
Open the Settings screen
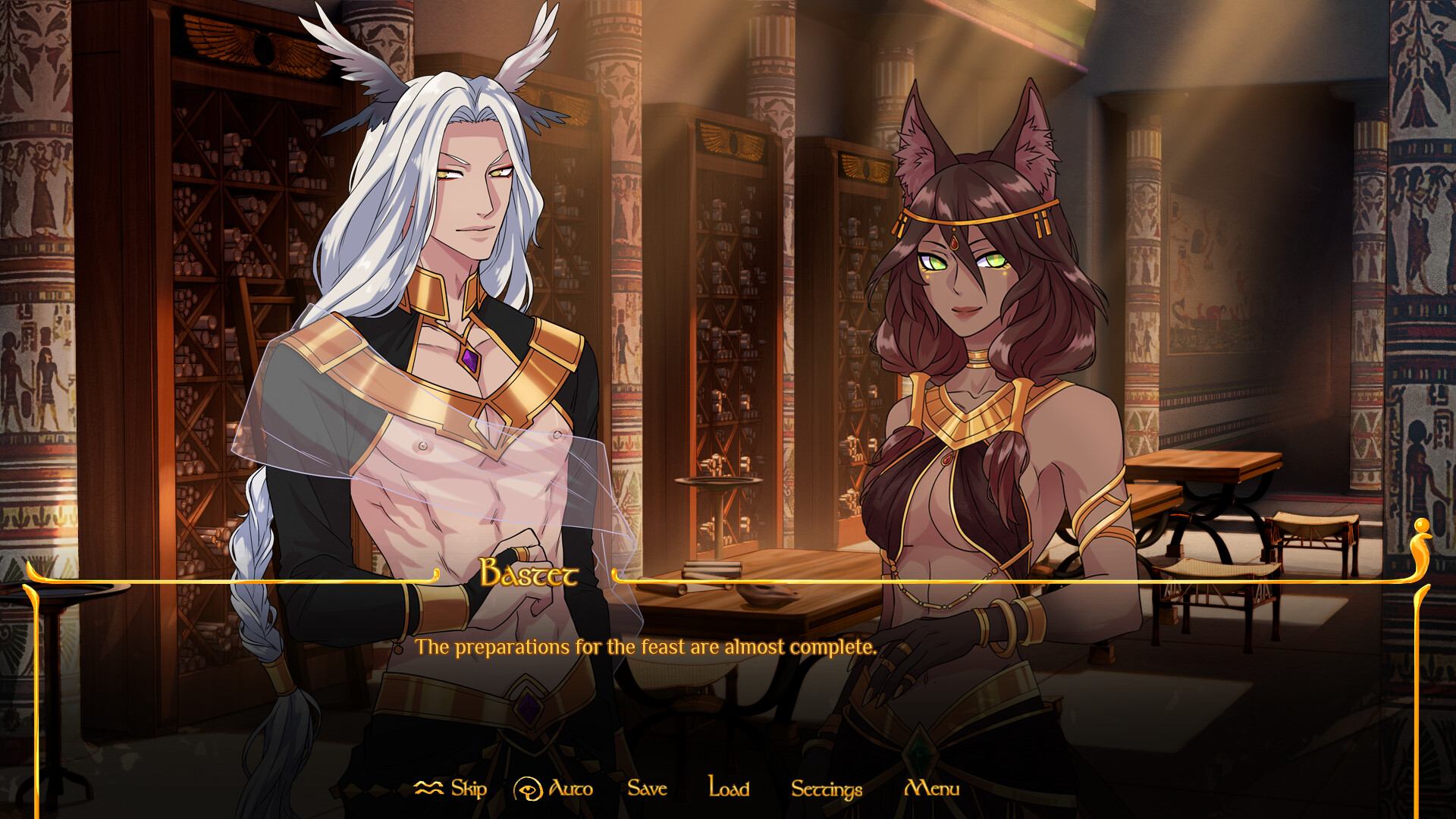point(825,789)
